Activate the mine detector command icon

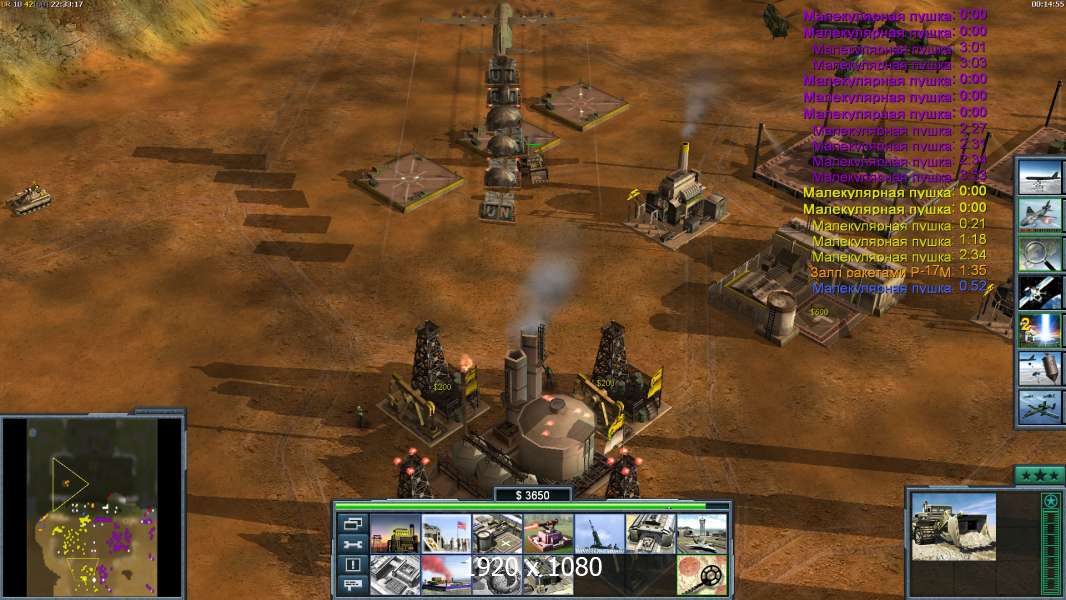pyautogui.click(x=701, y=574)
